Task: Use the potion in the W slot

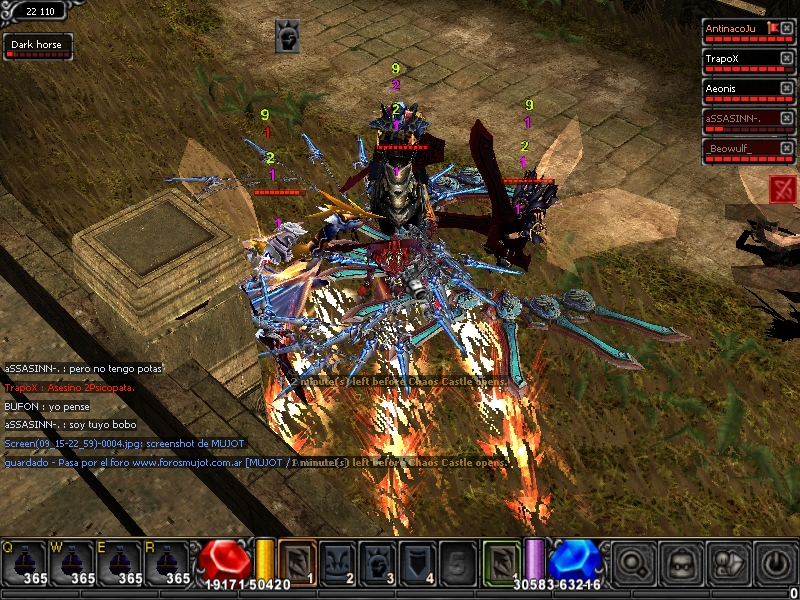Action: coord(72,563)
